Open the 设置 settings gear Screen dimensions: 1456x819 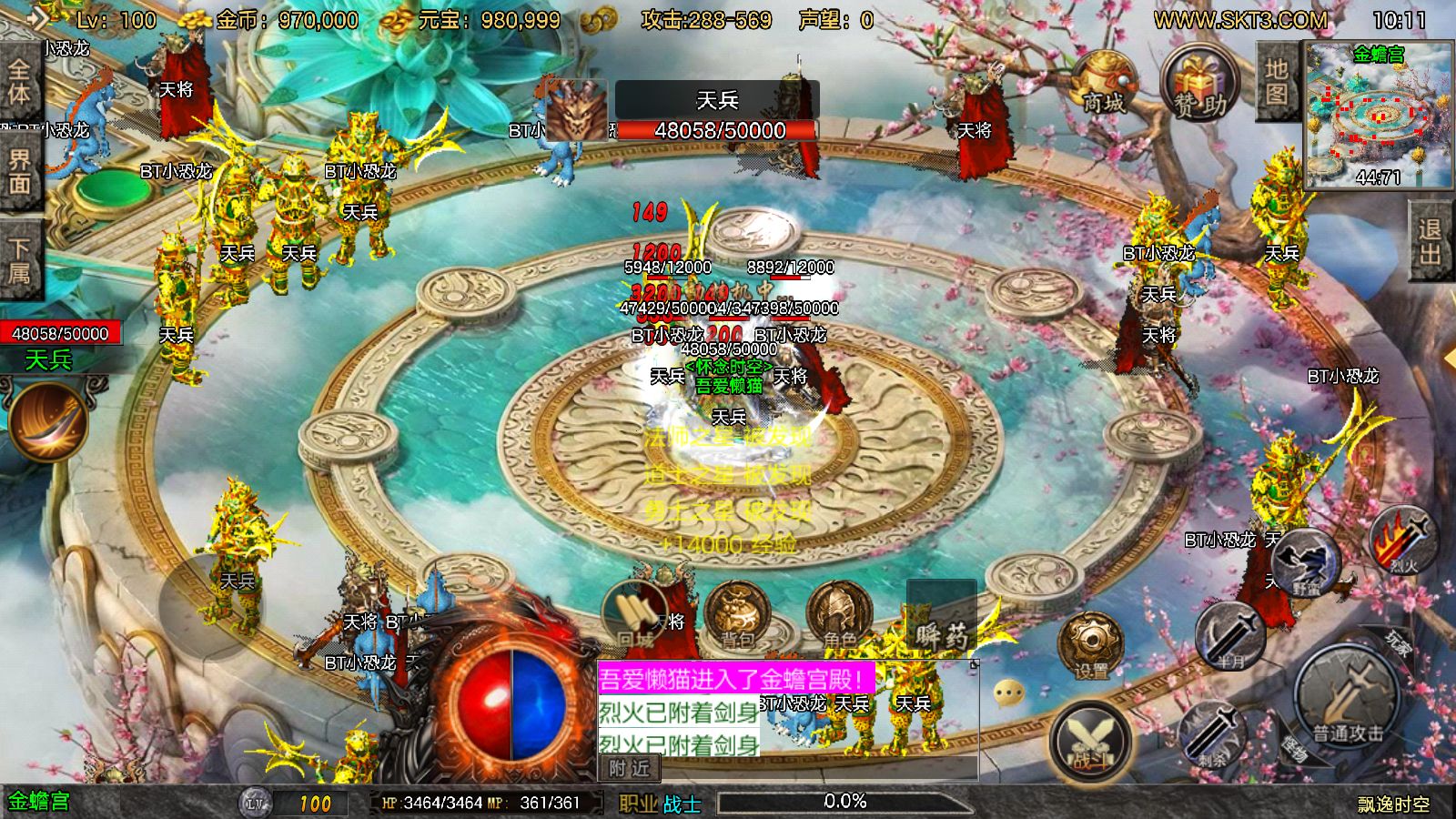point(1091,646)
